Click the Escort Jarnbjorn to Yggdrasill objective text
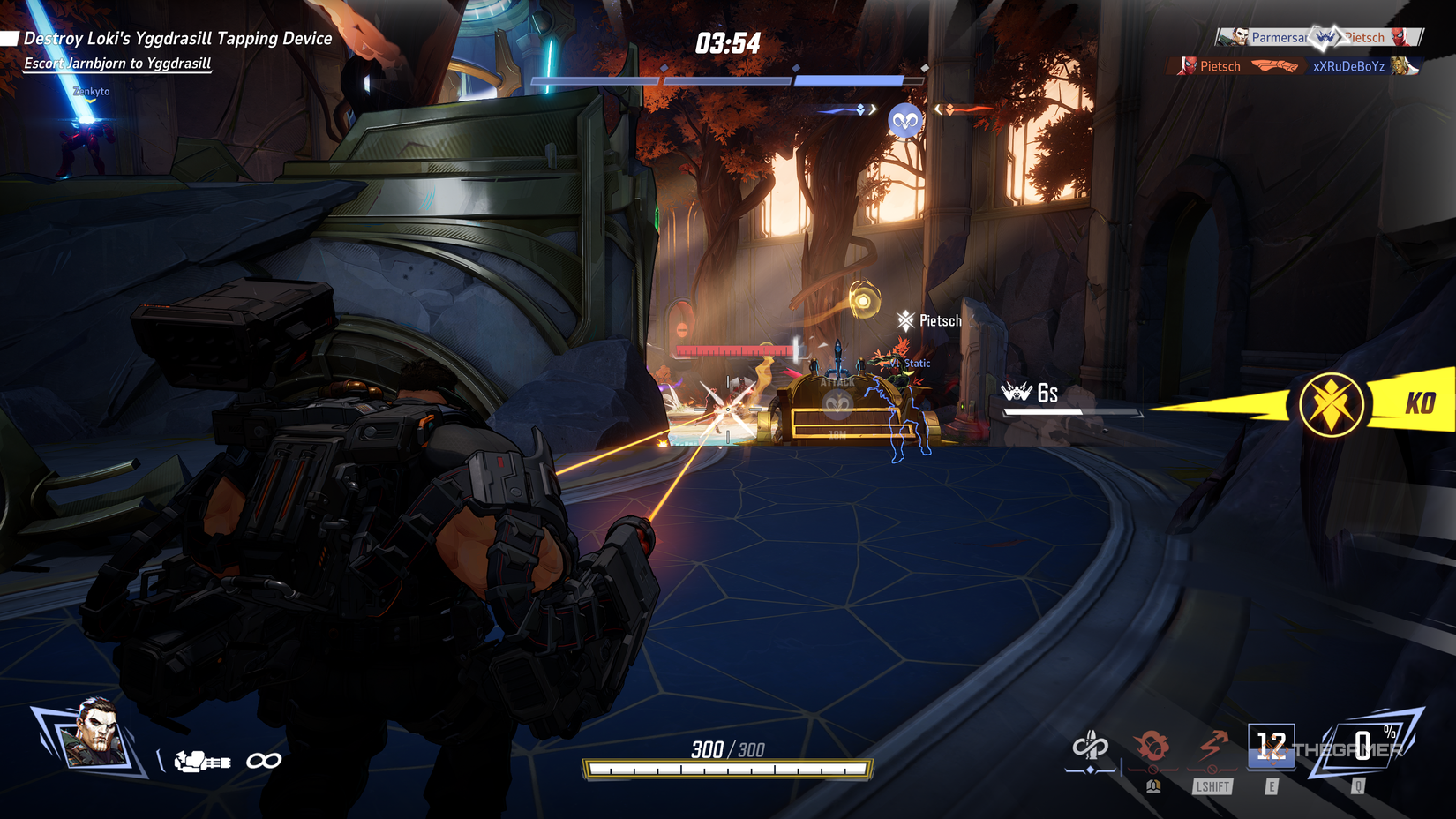The width and height of the screenshot is (1456, 819). 116,64
